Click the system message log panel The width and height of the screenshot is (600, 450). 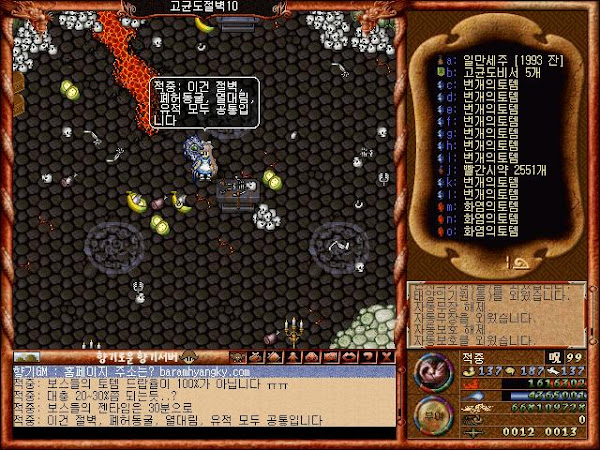[500, 315]
